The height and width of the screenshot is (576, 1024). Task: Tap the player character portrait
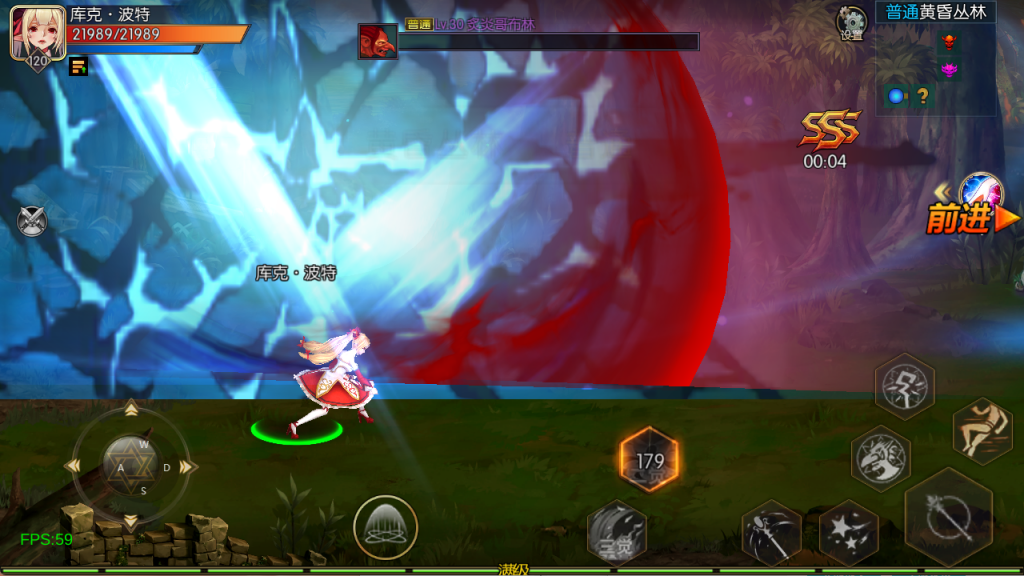(x=32, y=36)
